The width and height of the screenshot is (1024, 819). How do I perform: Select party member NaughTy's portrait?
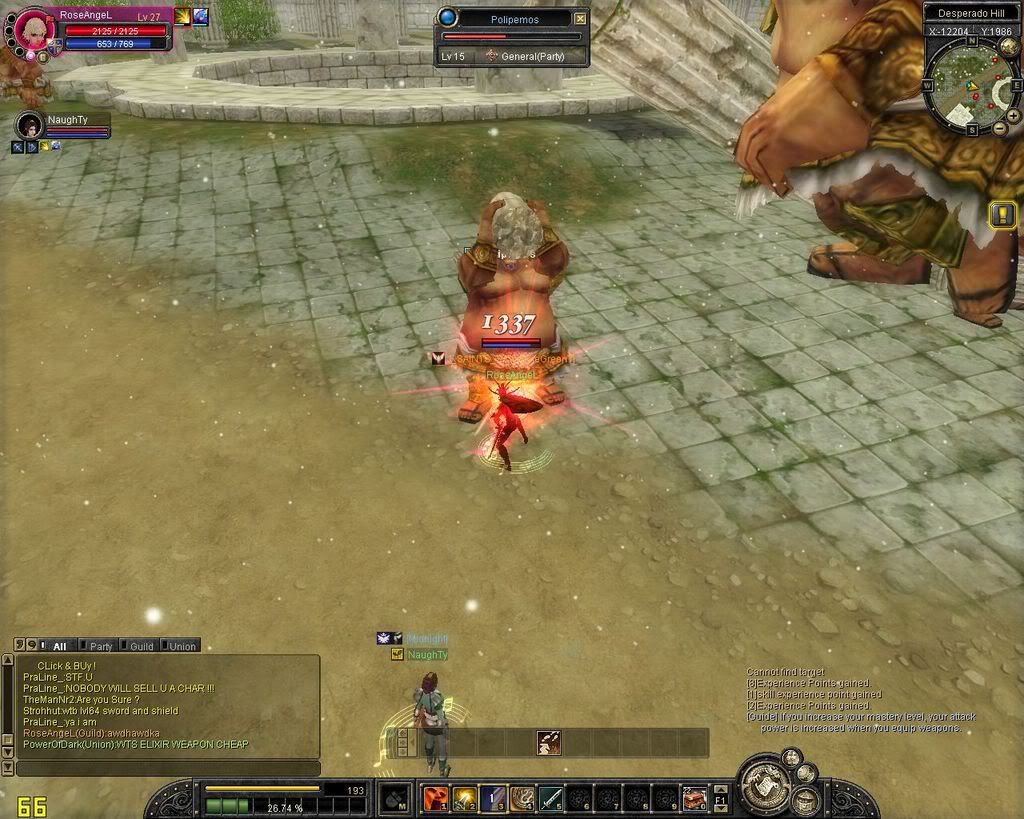coord(29,126)
